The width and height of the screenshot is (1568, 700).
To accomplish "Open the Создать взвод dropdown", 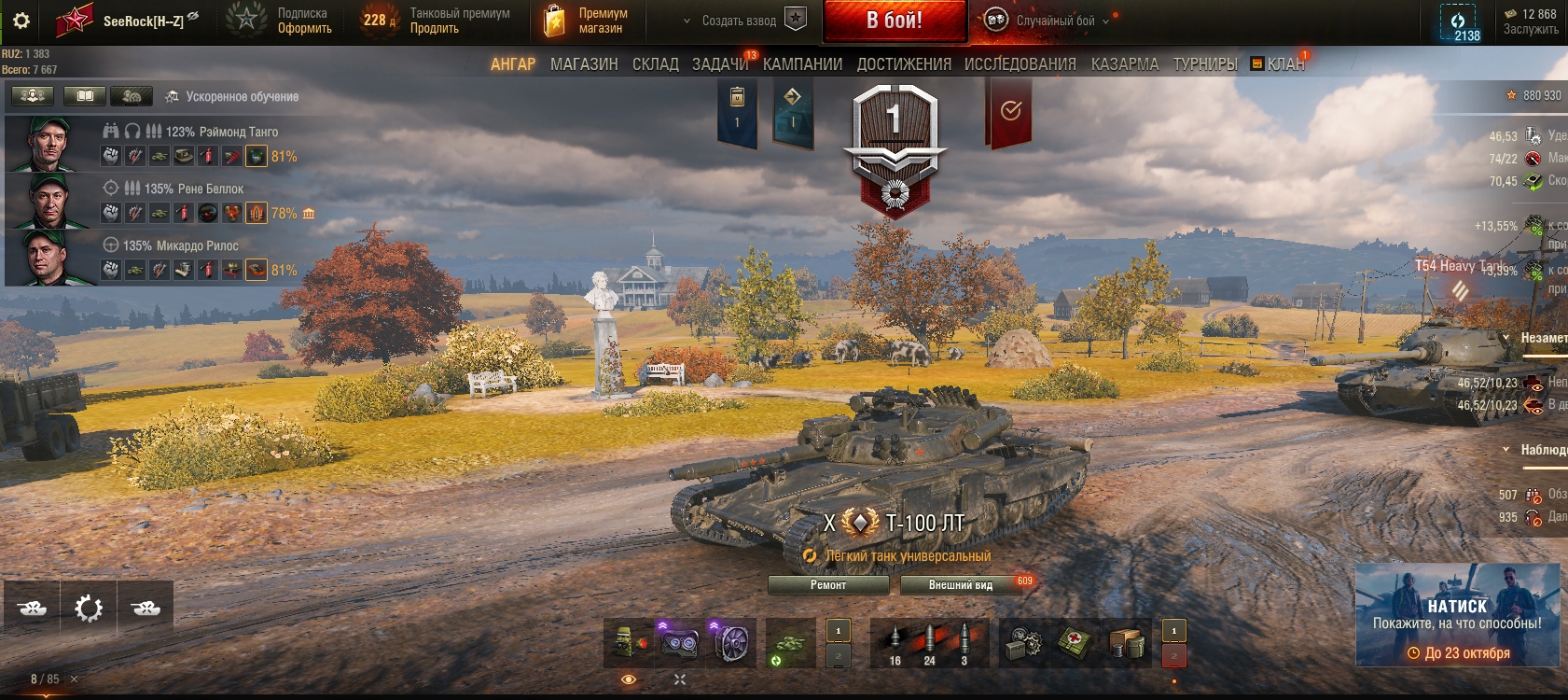I will 739,21.
